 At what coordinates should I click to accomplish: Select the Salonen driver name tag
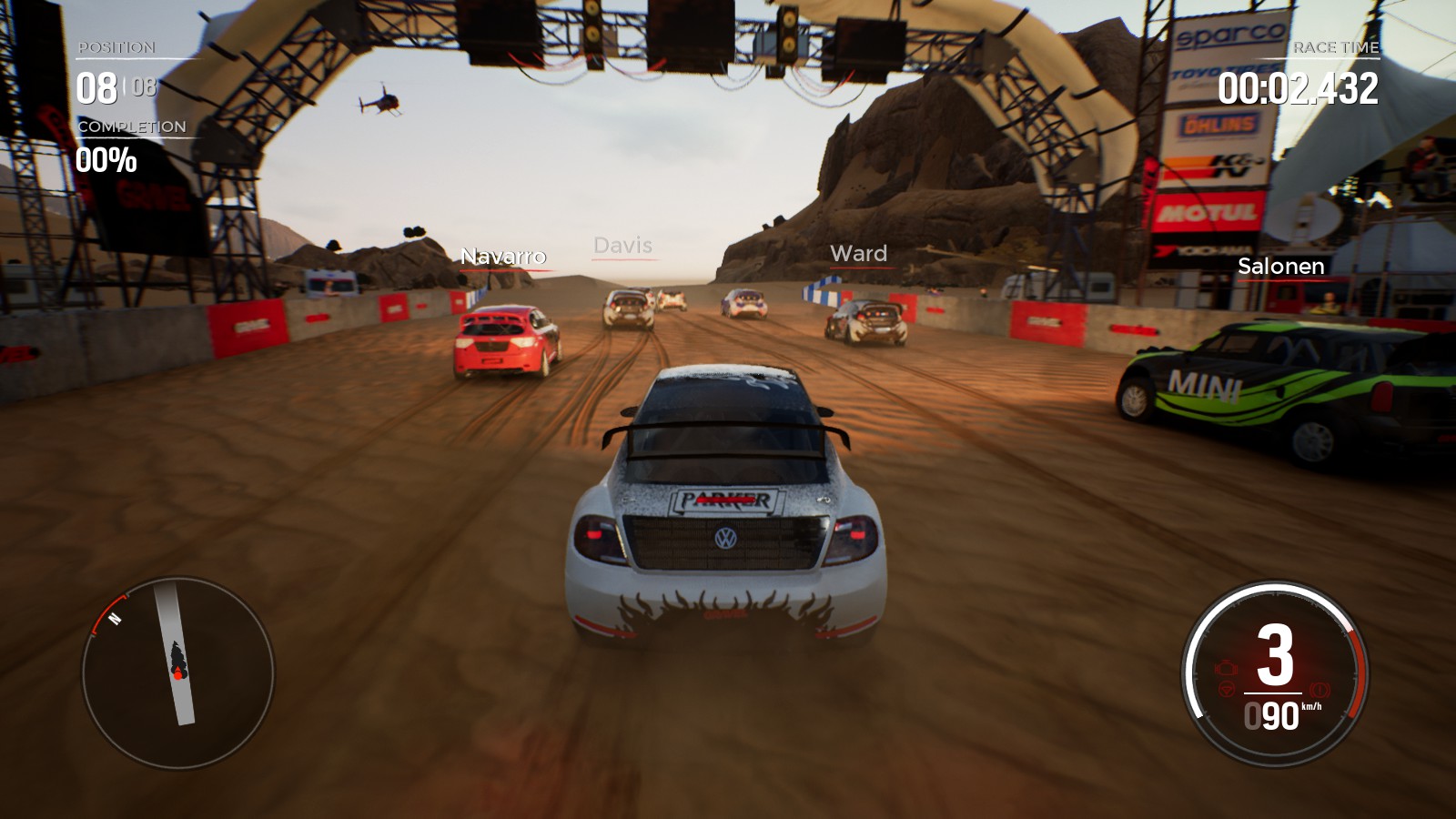pyautogui.click(x=1280, y=267)
